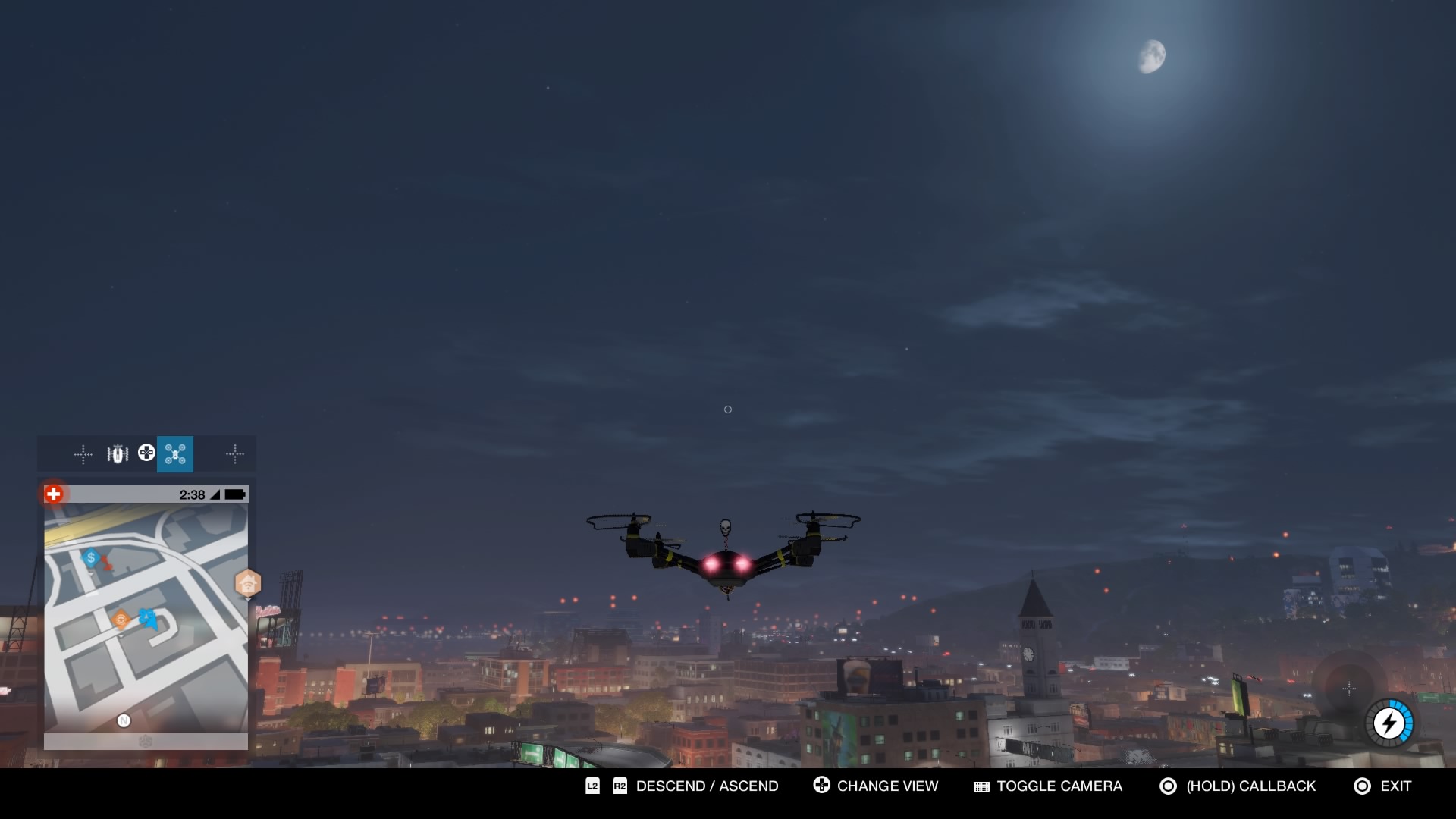Activate the lightning bolt botnet icon
This screenshot has height=819, width=1456.
click(x=1389, y=723)
